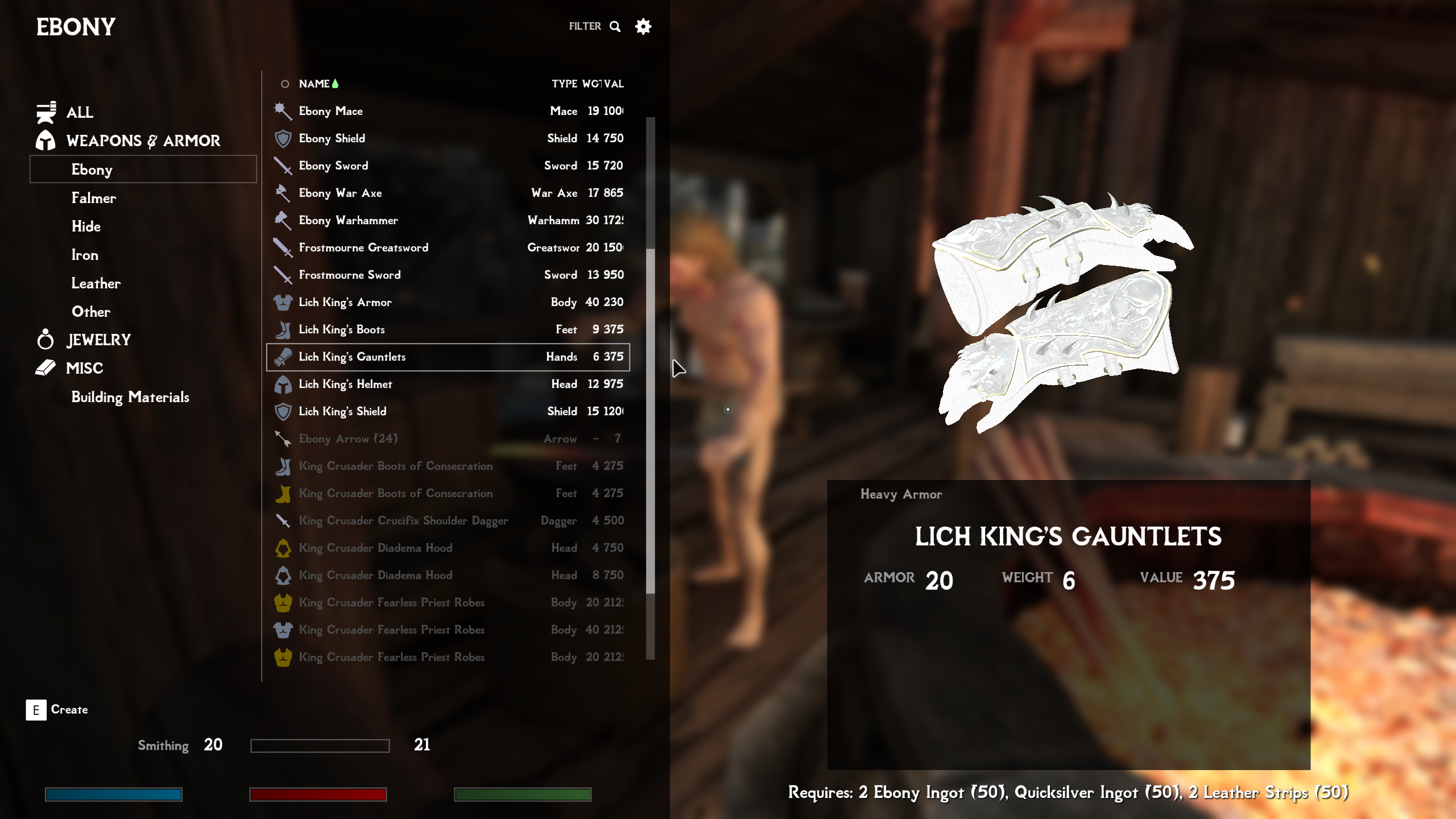Select the Iron subcategory
The height and width of the screenshot is (819, 1456).
tap(85, 255)
